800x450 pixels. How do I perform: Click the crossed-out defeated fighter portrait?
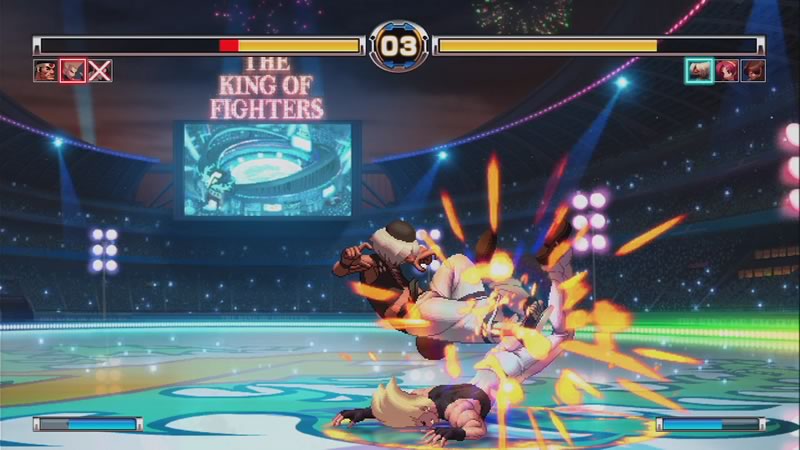pyautogui.click(x=99, y=70)
